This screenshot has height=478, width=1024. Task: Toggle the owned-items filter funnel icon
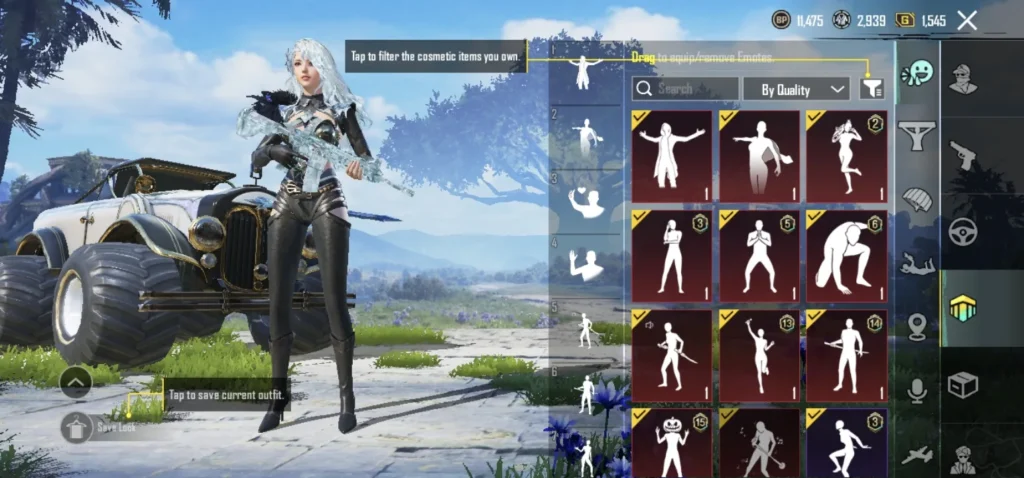872,89
